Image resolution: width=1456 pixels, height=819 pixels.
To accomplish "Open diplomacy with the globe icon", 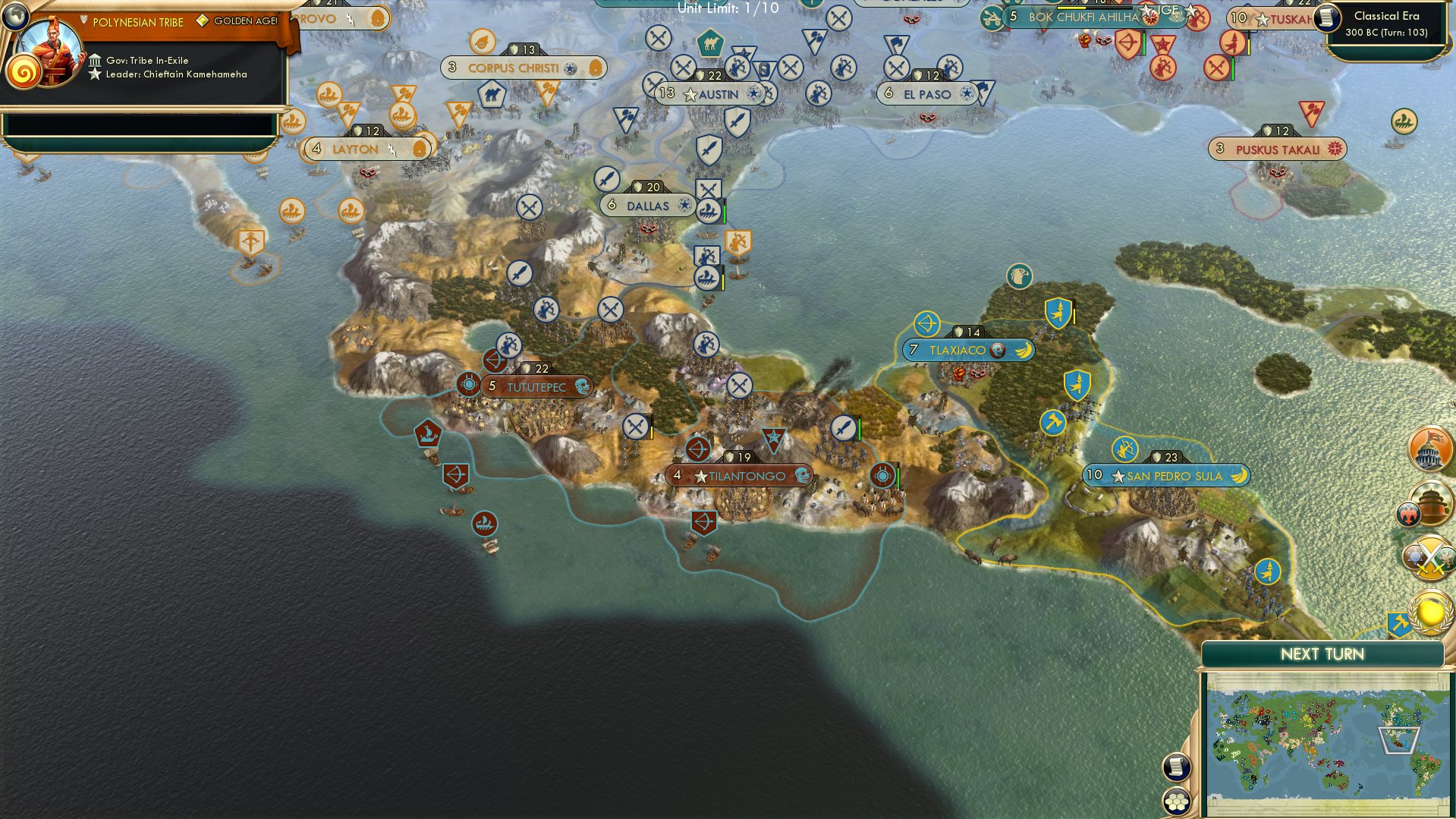I will click(15, 16).
